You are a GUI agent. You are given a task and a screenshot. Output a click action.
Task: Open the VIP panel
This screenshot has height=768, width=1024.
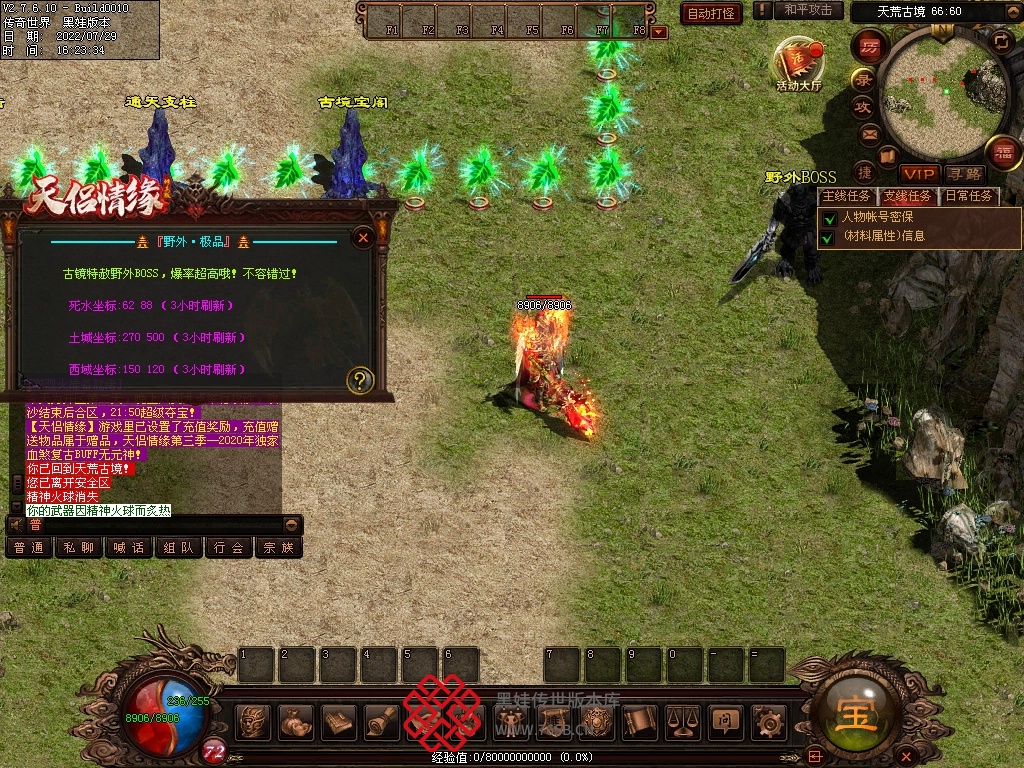918,174
